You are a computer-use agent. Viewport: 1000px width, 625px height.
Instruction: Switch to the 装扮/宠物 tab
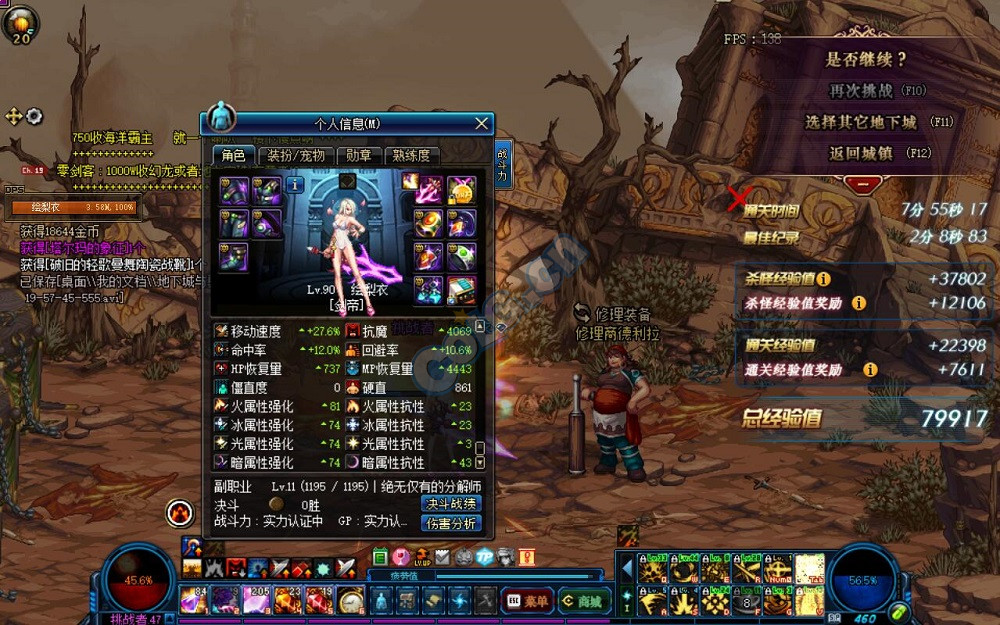[x=297, y=155]
